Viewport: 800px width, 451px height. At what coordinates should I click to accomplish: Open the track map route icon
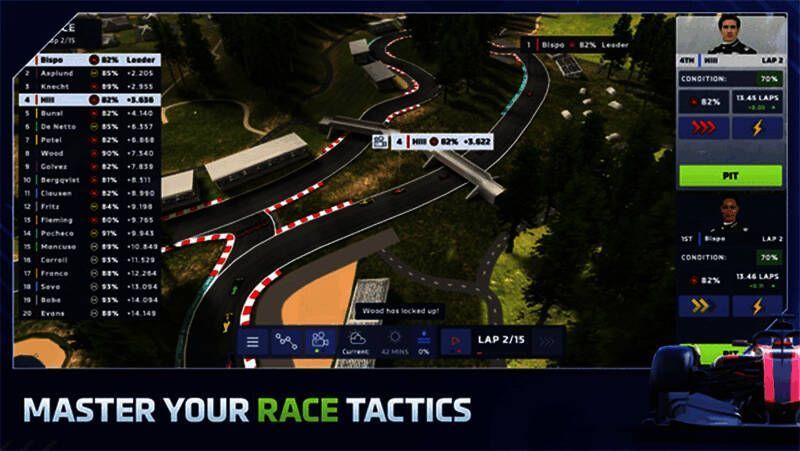coord(287,341)
